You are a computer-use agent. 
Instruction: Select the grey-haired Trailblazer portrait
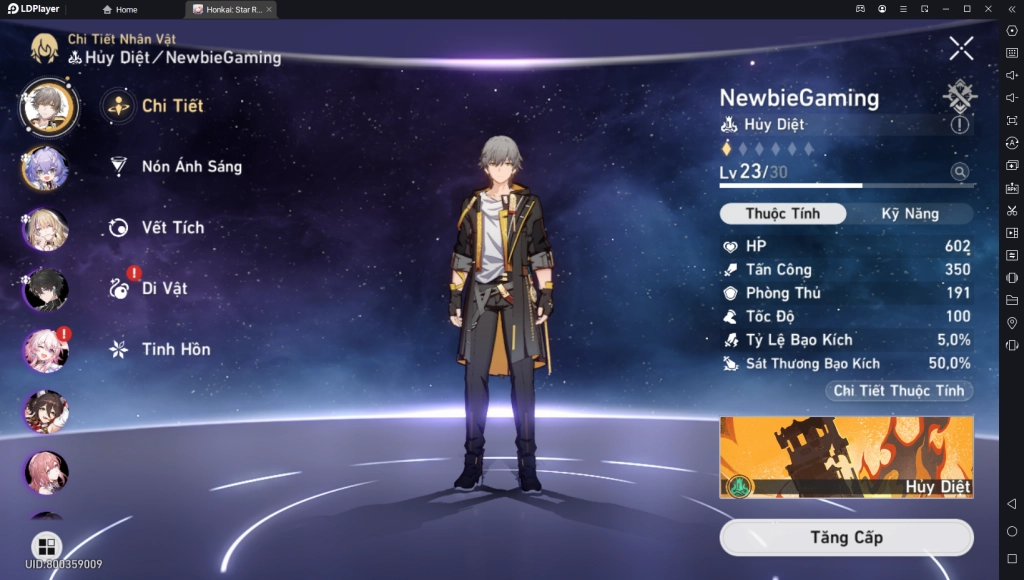tap(47, 107)
